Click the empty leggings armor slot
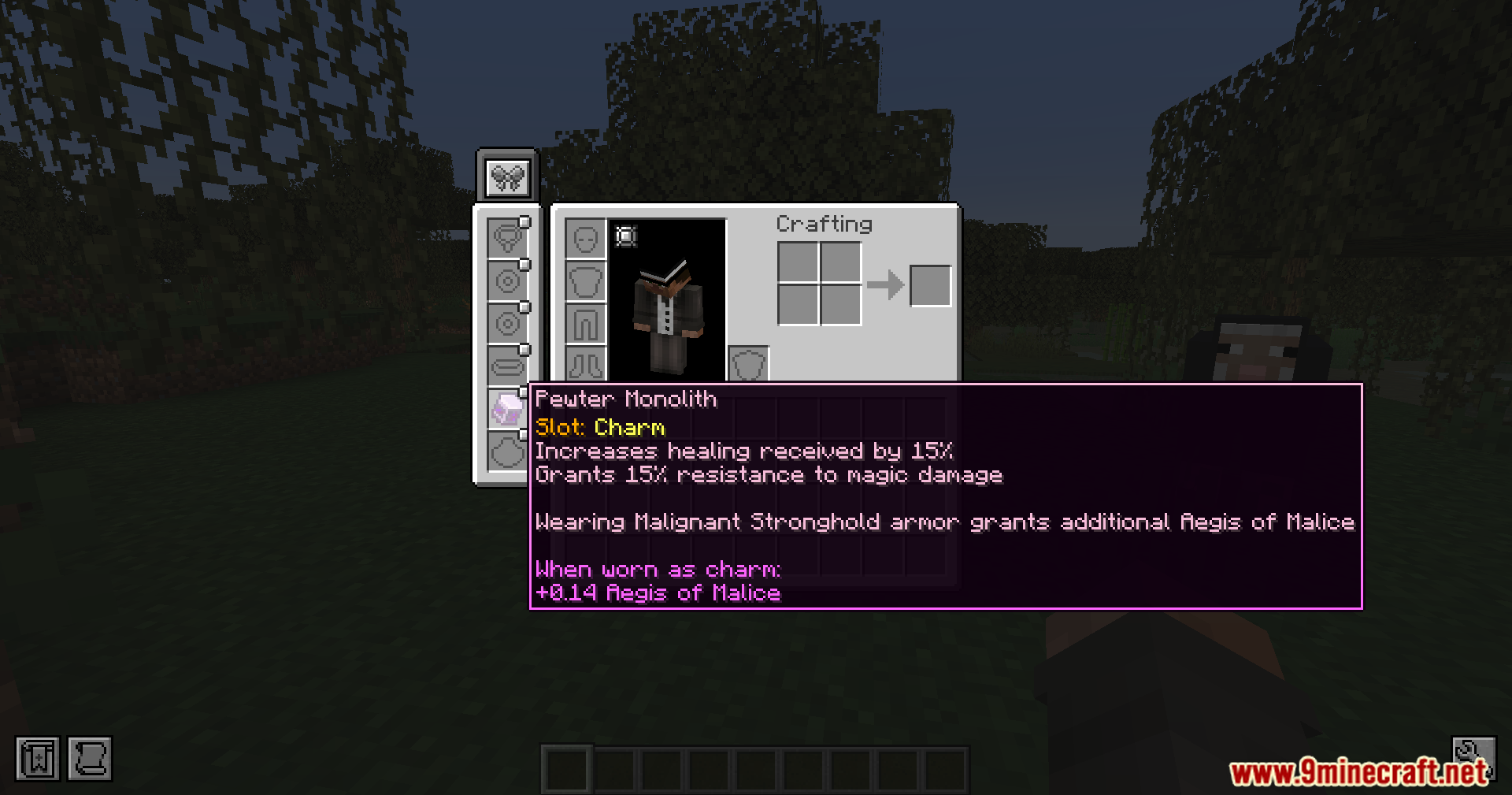This screenshot has height=795, width=1512. coord(585,324)
